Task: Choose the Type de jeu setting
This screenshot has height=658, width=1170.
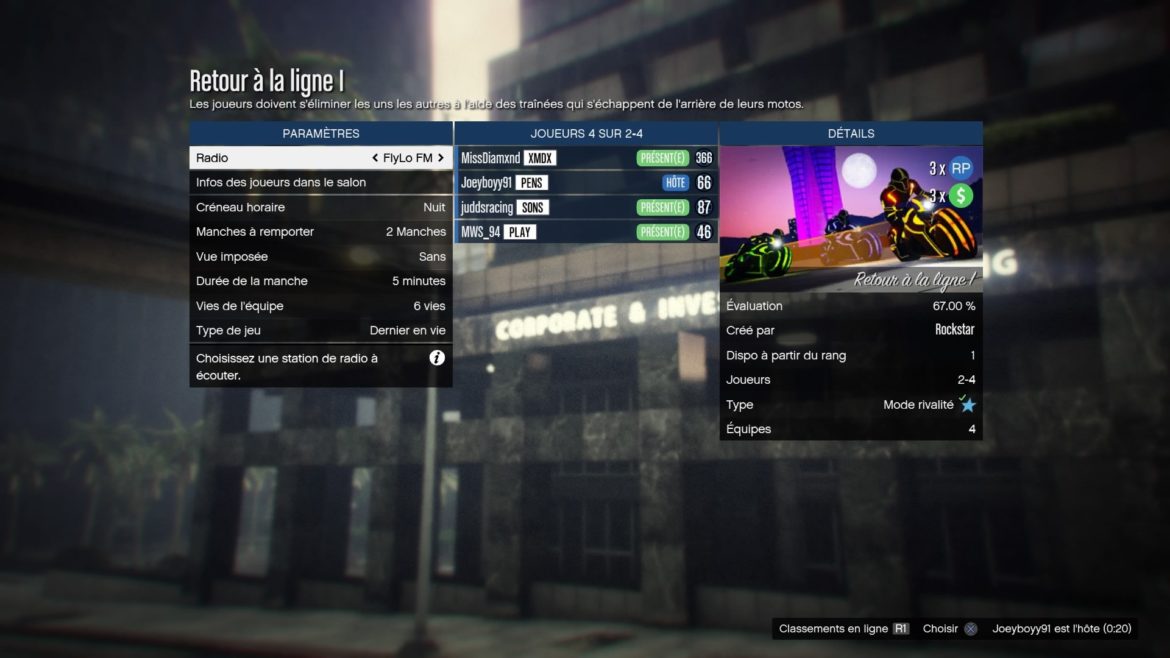Action: [320, 330]
